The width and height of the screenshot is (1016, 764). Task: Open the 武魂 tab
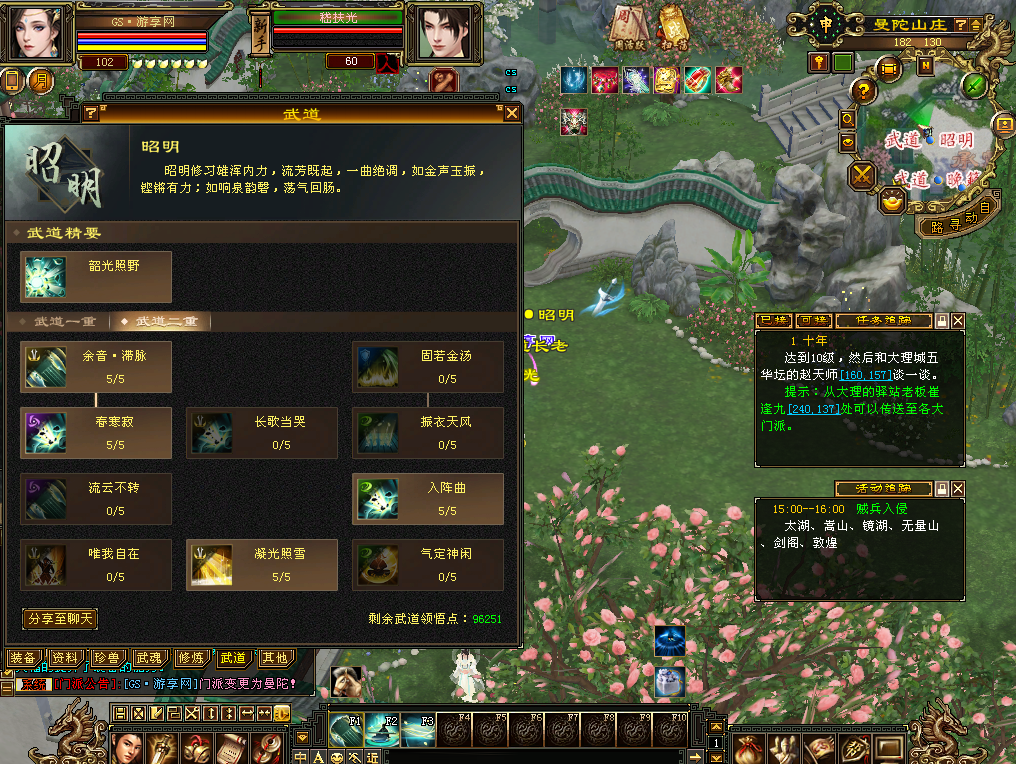[x=149, y=658]
